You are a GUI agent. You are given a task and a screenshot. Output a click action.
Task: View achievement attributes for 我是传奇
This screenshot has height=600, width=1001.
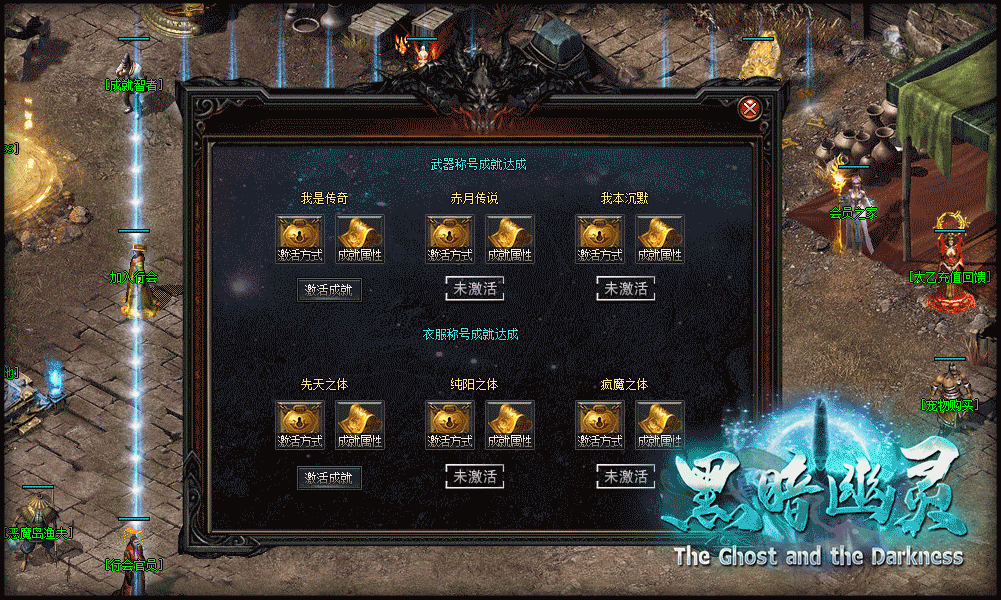tap(360, 239)
